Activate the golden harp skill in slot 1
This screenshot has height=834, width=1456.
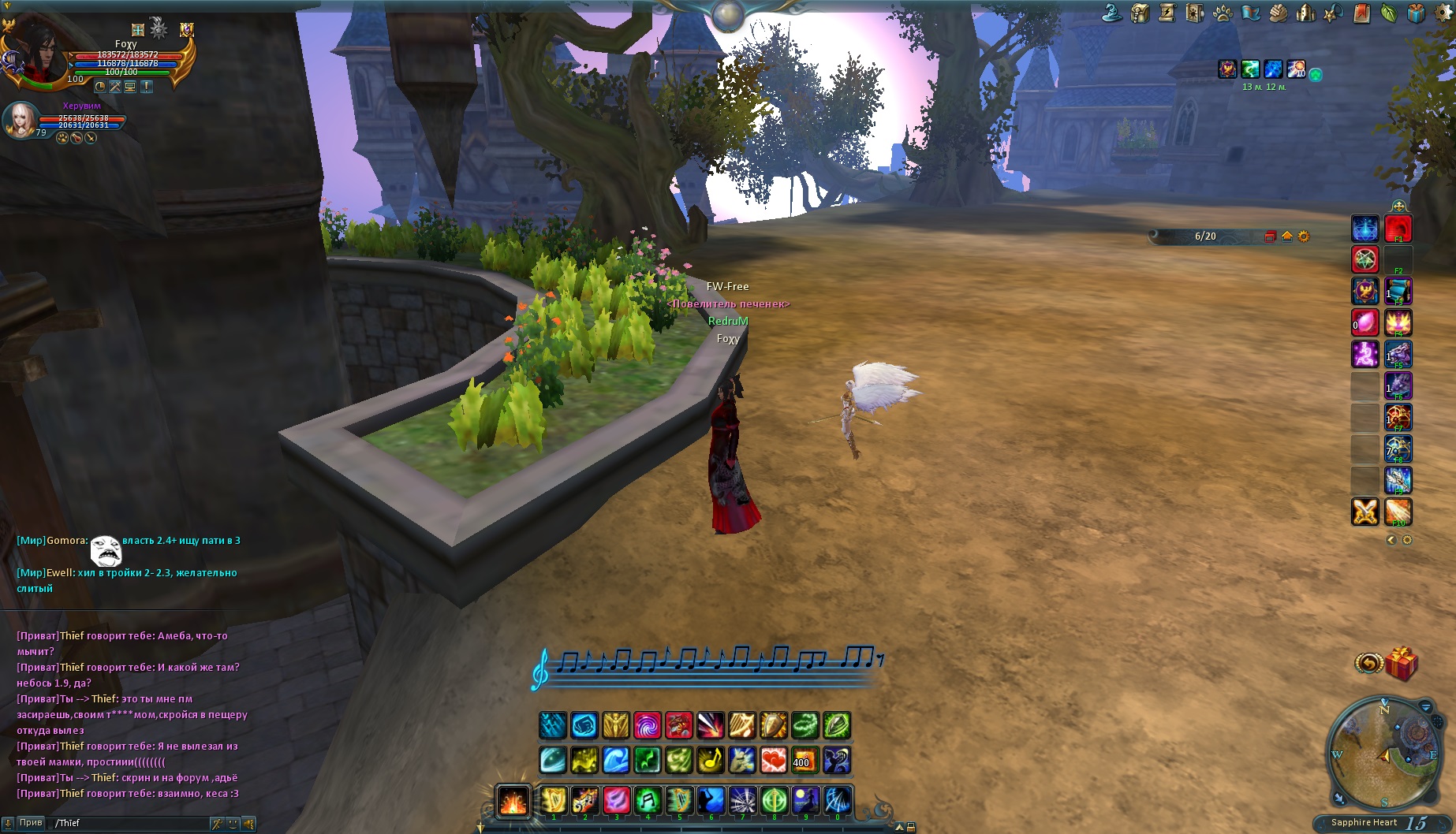coord(553,801)
